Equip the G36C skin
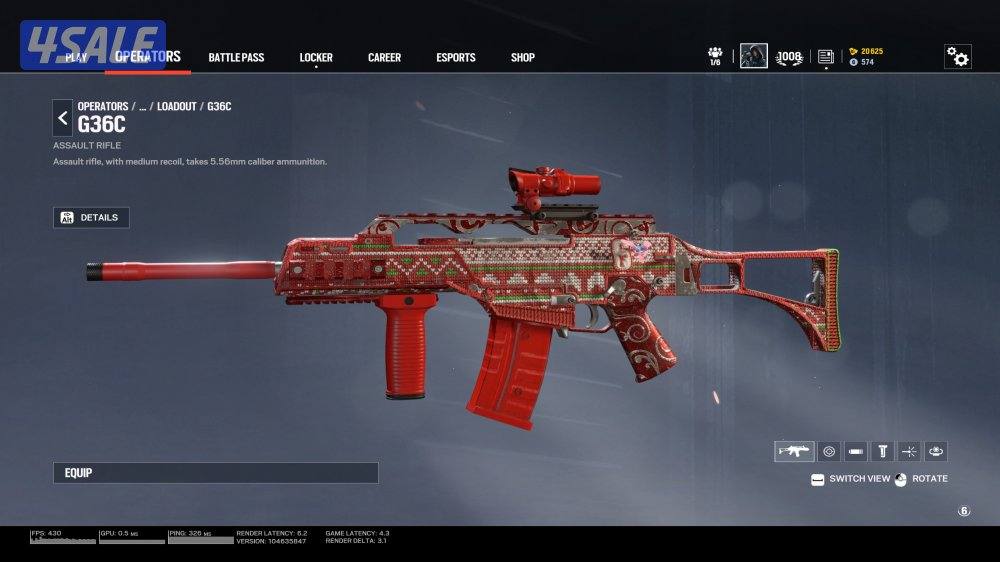Screen dimensions: 1000x562 point(215,473)
